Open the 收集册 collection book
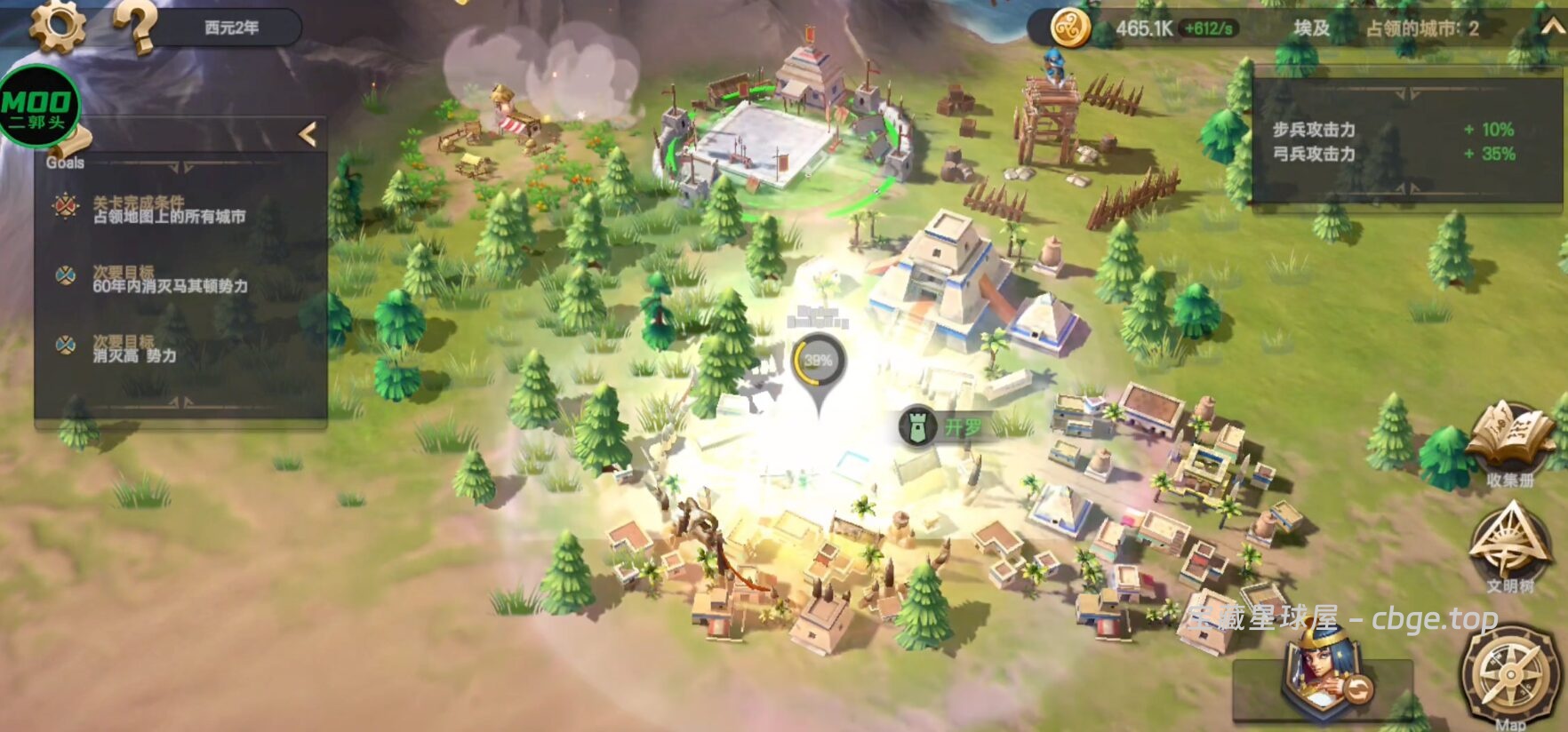Screen dimensions: 1568x732 coord(1510,442)
